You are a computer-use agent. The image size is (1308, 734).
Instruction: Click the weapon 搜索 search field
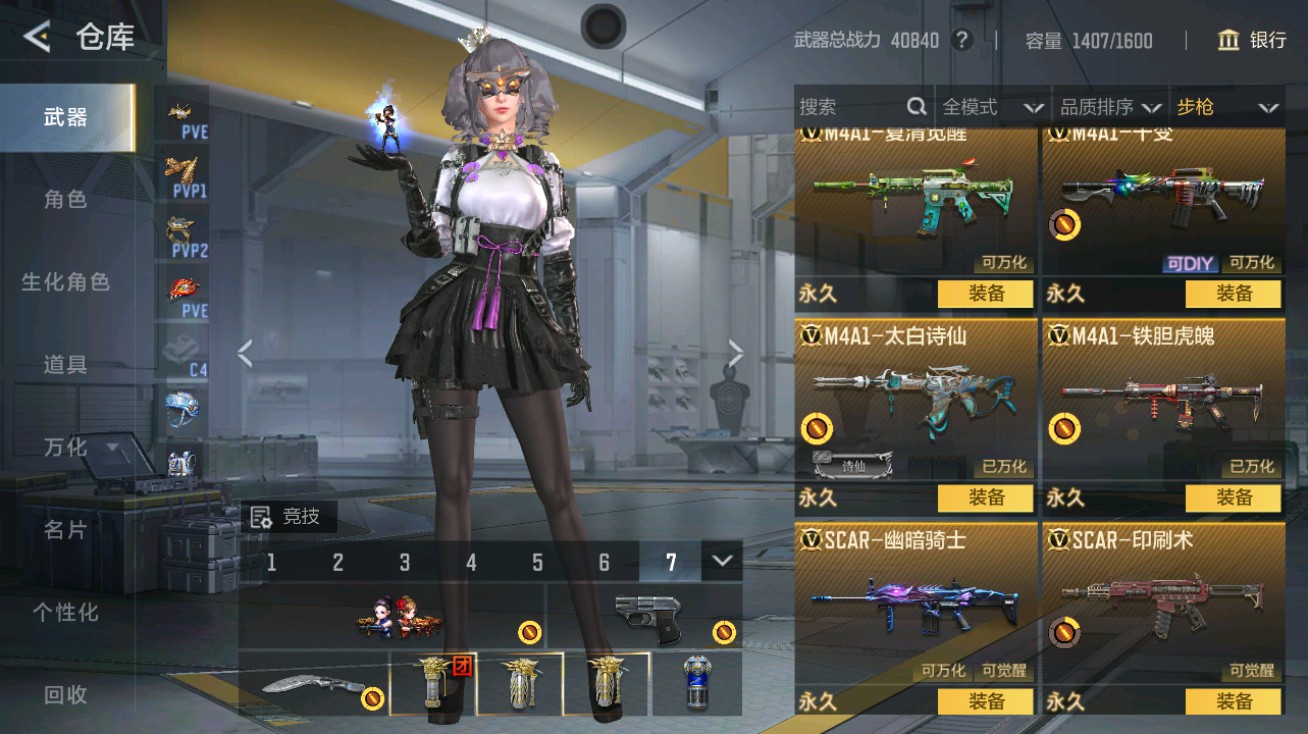pos(850,107)
